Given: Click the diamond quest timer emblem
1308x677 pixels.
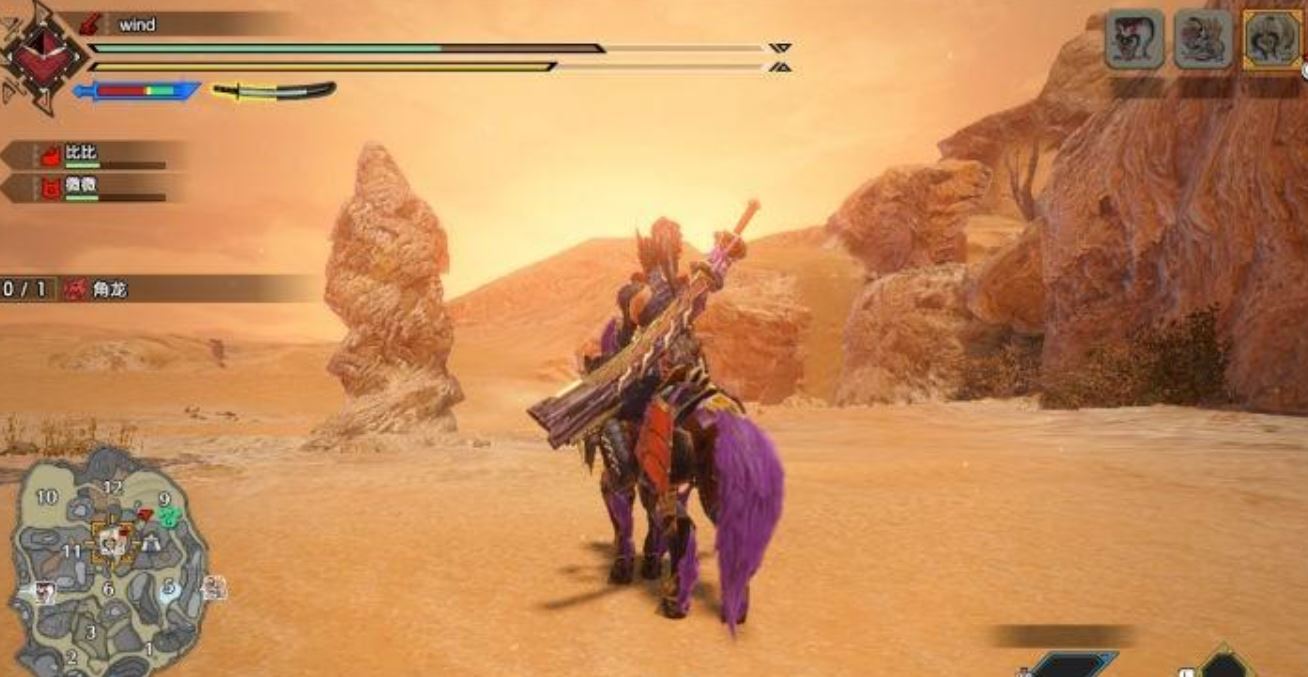Looking at the screenshot, I should tap(38, 55).
